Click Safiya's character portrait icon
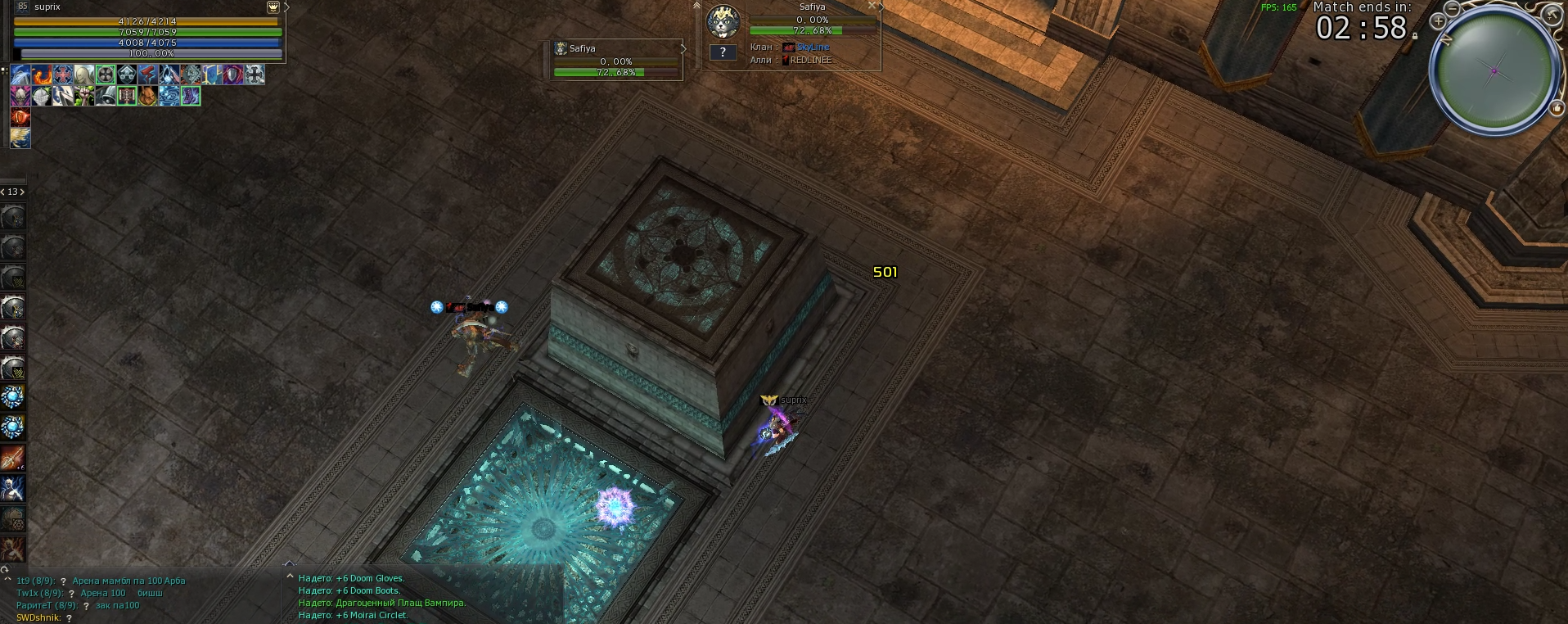The width and height of the screenshot is (1568, 624). pos(723,23)
